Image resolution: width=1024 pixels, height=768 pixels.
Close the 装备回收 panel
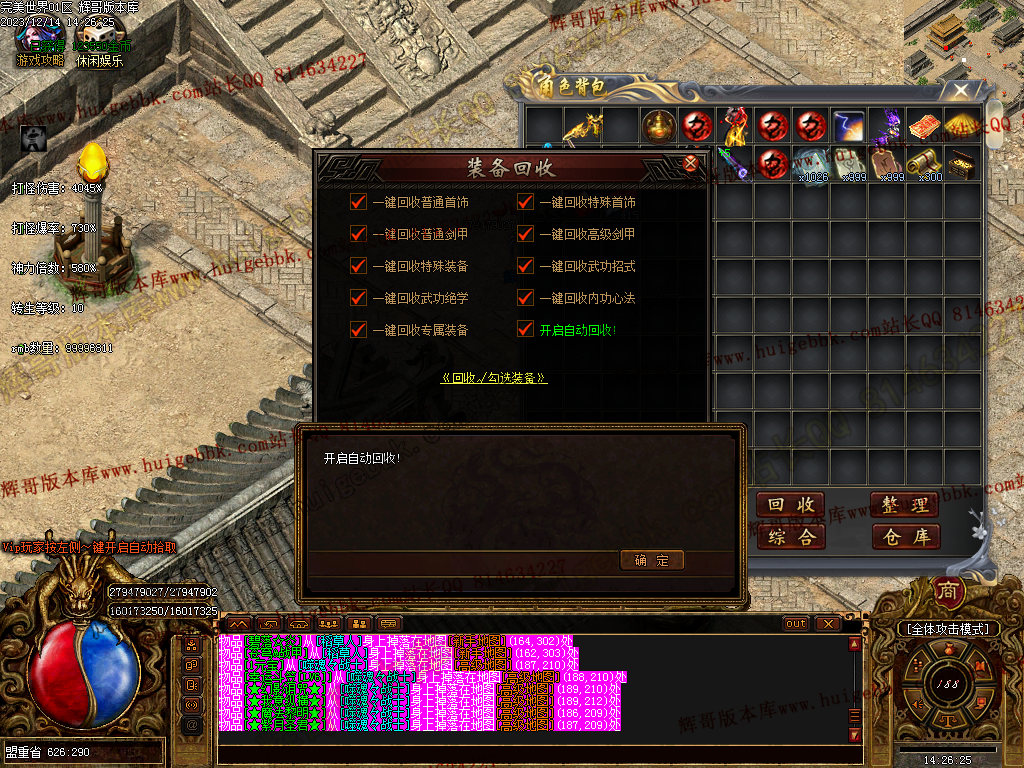(x=690, y=165)
